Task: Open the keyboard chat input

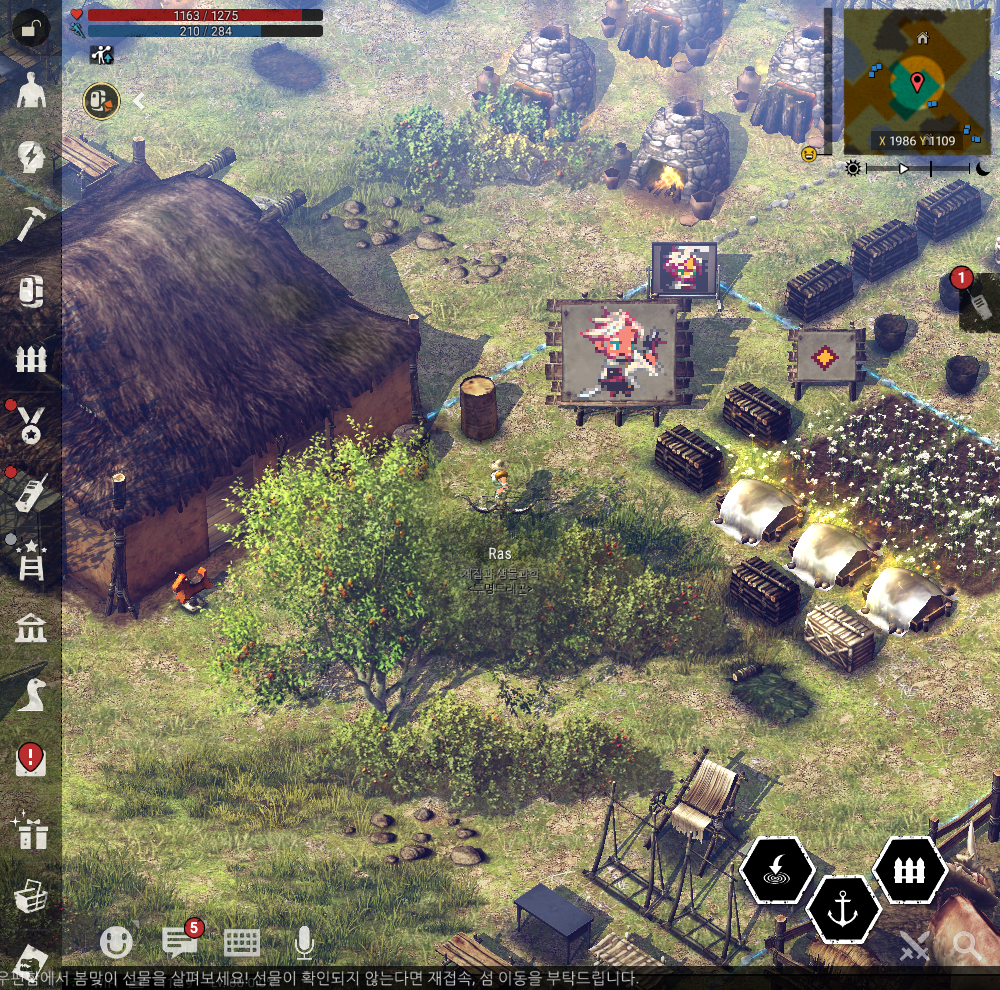Action: tap(242, 941)
